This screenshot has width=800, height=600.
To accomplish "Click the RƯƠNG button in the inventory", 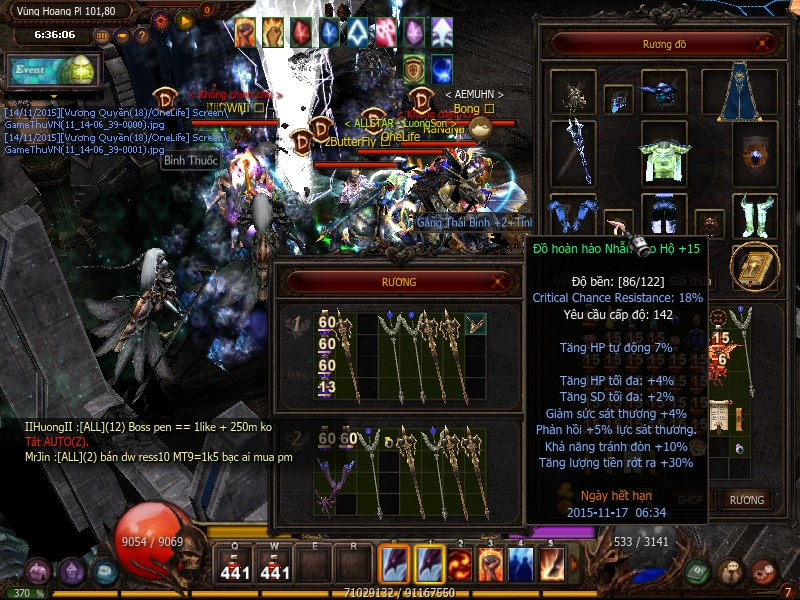I will coord(746,500).
